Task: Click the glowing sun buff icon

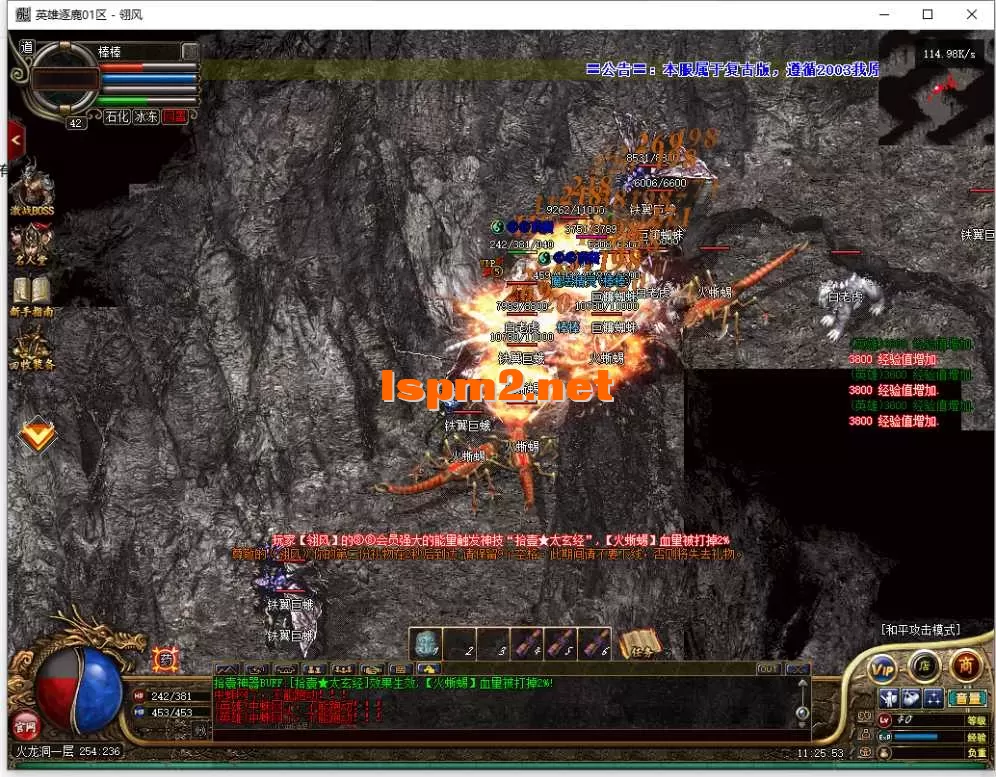Action: pyautogui.click(x=166, y=660)
